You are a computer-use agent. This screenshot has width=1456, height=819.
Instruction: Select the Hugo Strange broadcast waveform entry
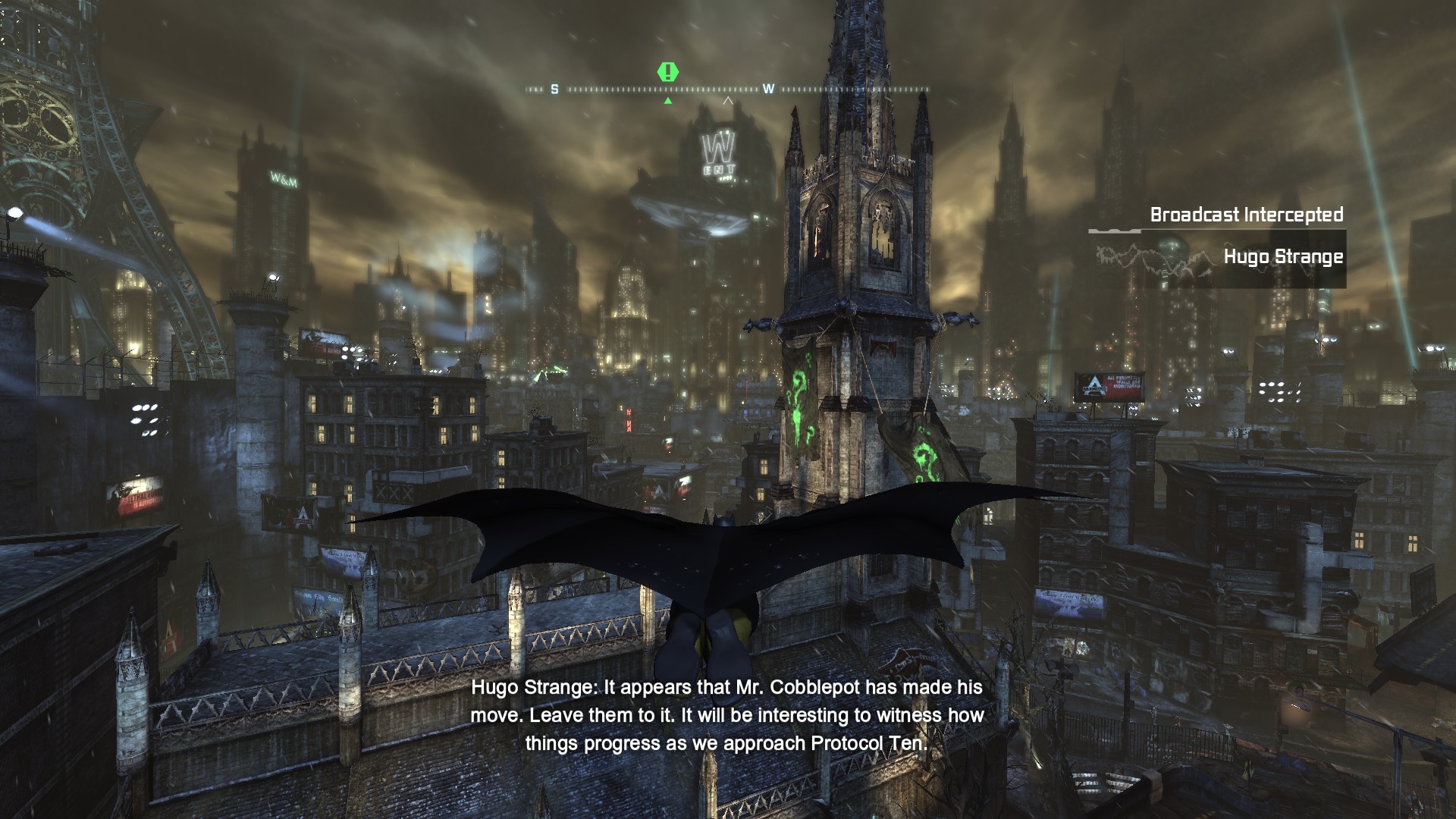(1218, 259)
